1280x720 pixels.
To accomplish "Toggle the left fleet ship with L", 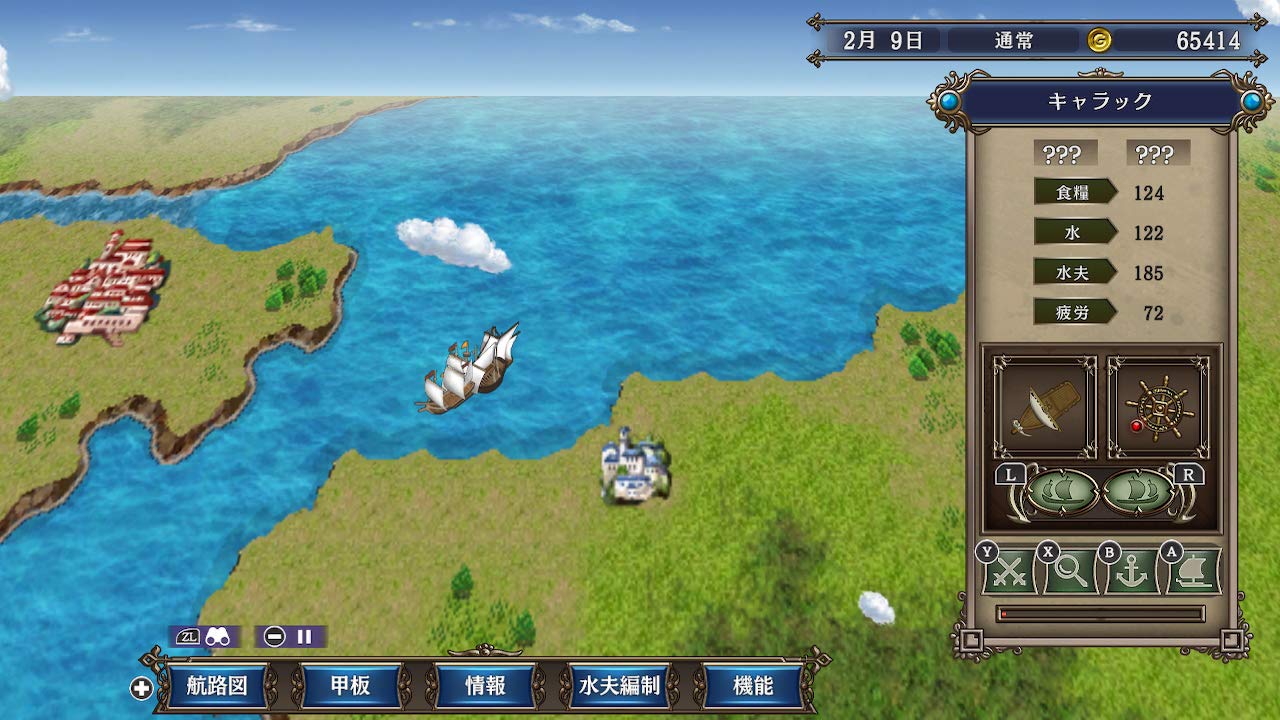I will tap(1060, 490).
